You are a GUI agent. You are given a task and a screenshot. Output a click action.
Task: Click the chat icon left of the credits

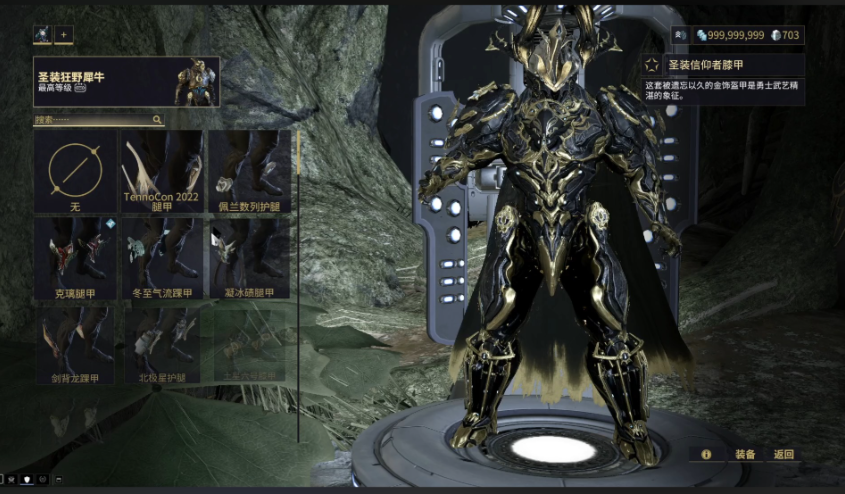point(680,35)
